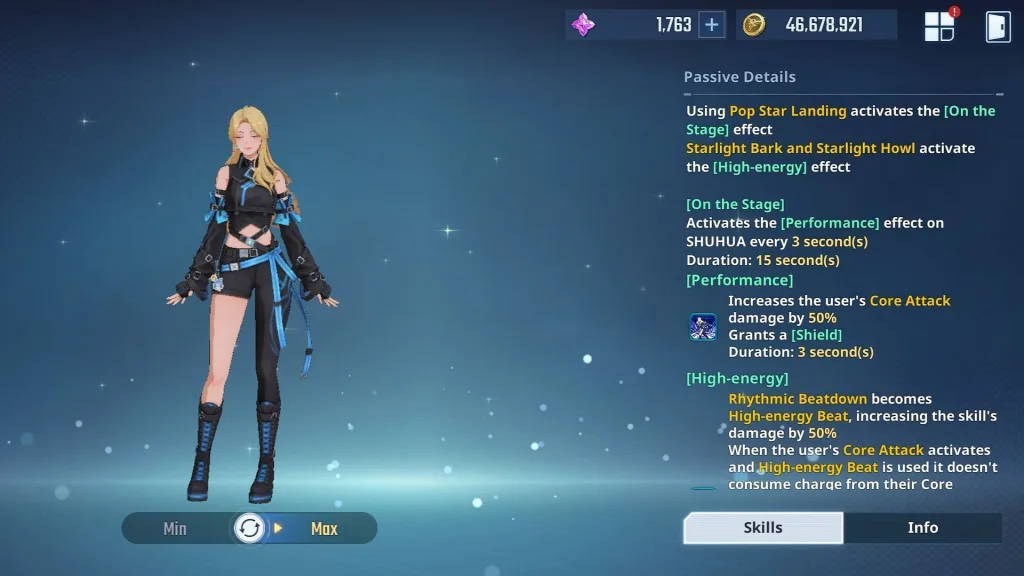The width and height of the screenshot is (1024, 576).
Task: Open the gold coin currency icon
Action: (754, 25)
